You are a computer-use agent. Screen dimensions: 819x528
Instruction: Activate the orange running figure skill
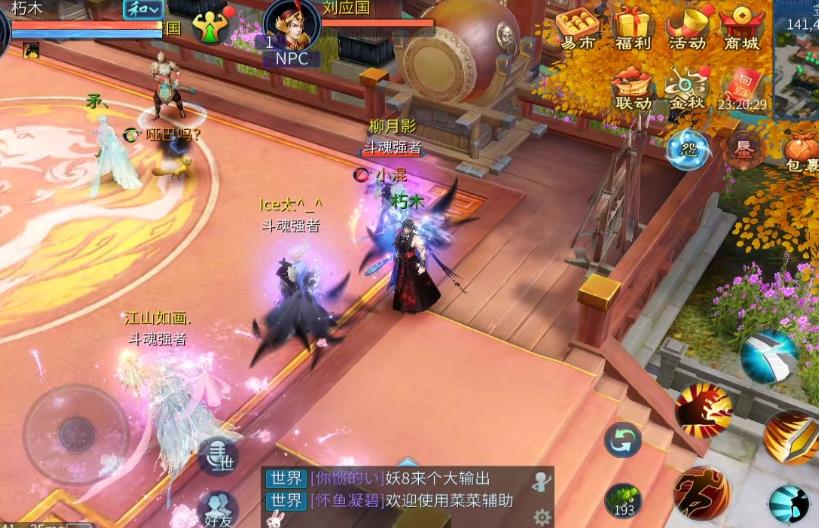701,492
